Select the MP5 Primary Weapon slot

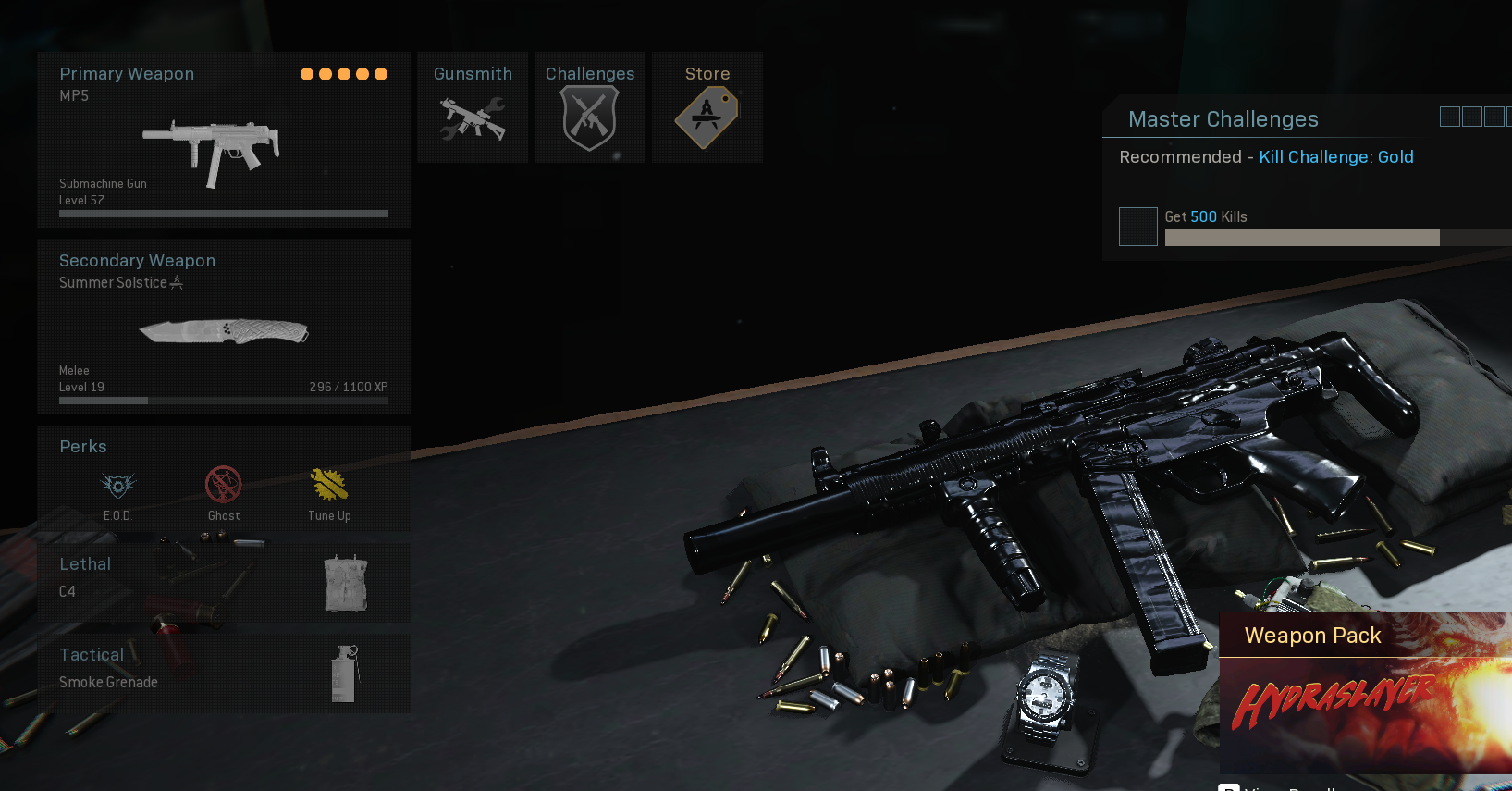point(223,140)
